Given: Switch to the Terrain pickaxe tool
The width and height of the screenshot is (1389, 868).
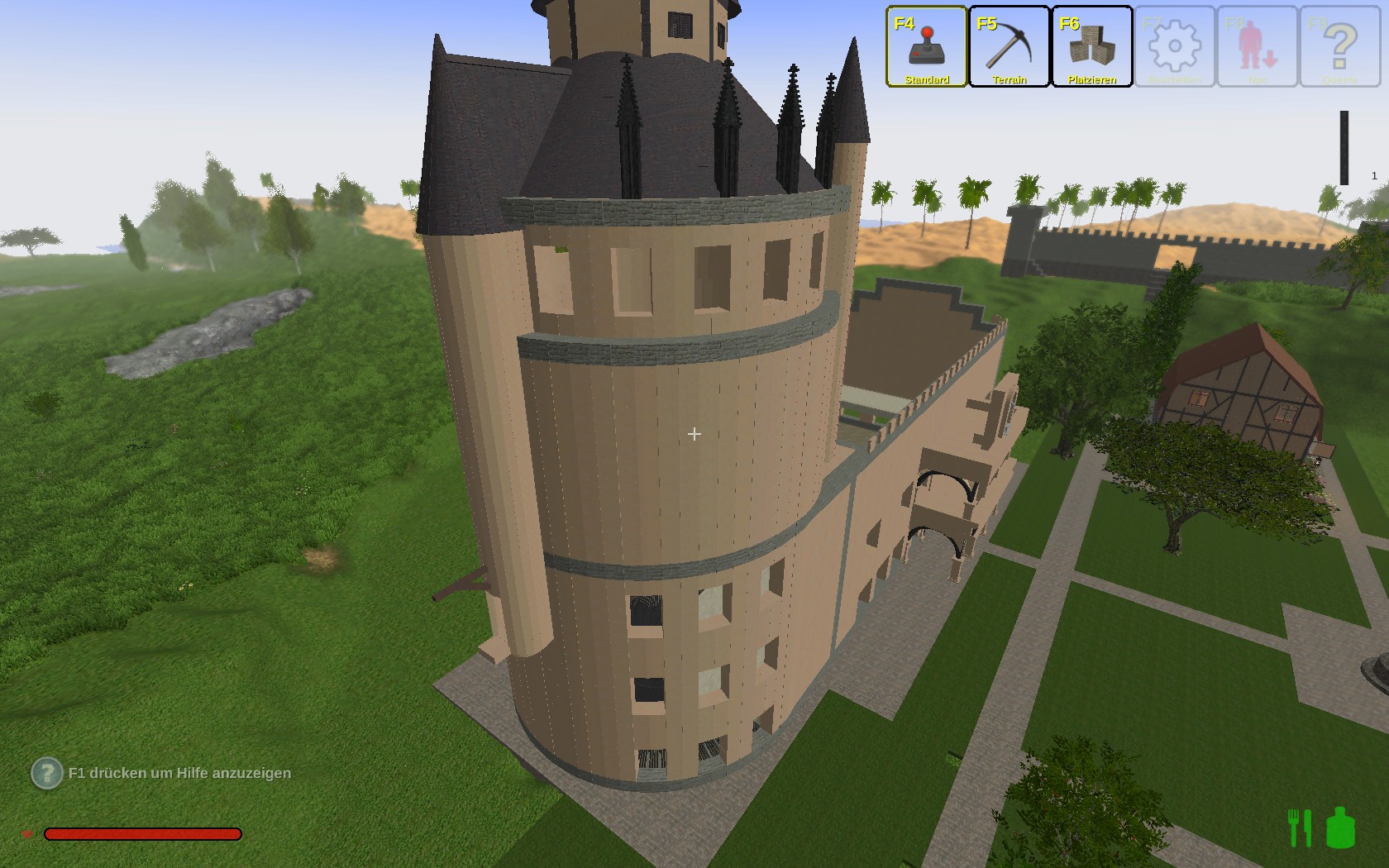Looking at the screenshot, I should tap(1010, 46).
